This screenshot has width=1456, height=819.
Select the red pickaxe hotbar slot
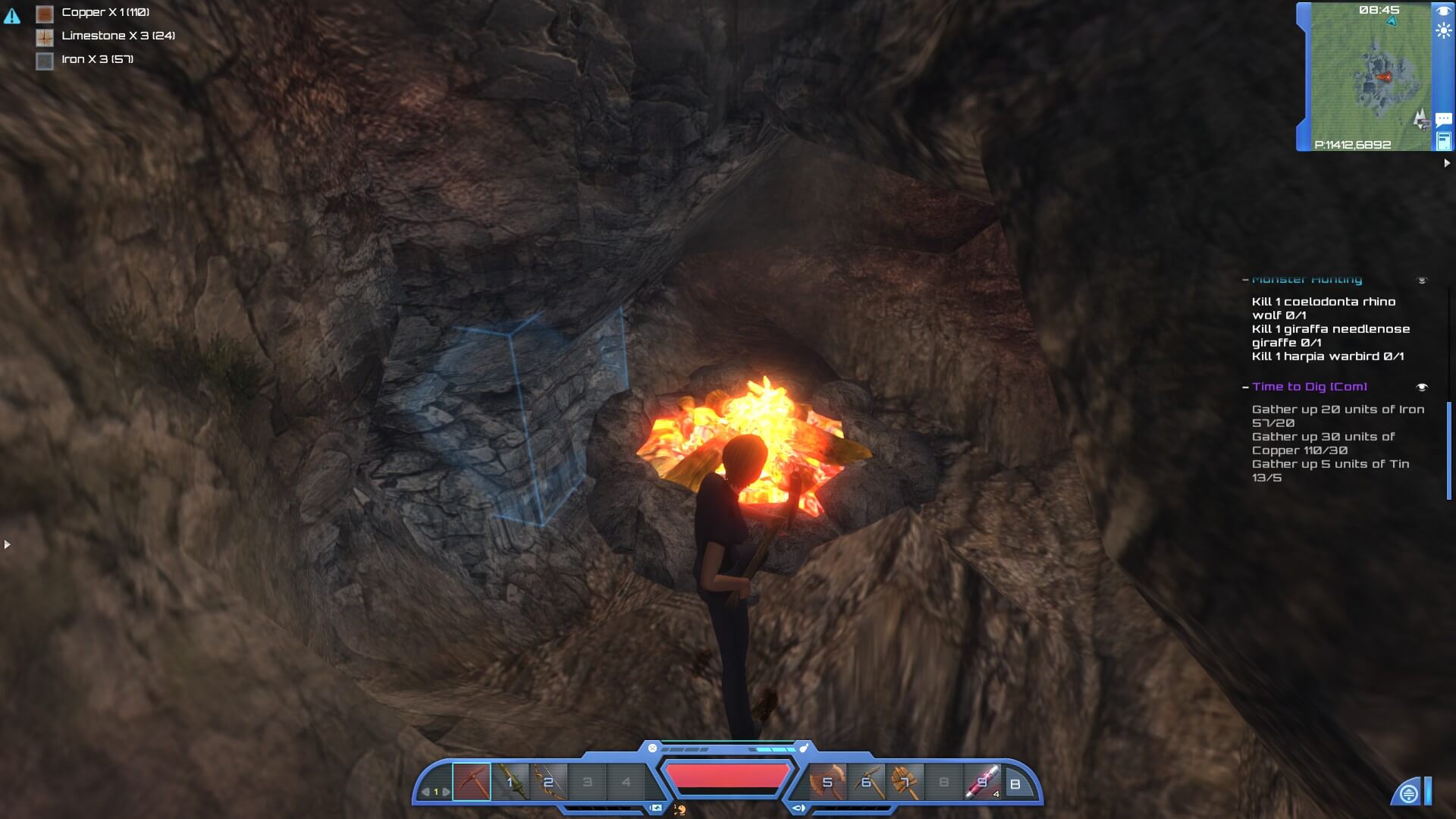click(472, 782)
